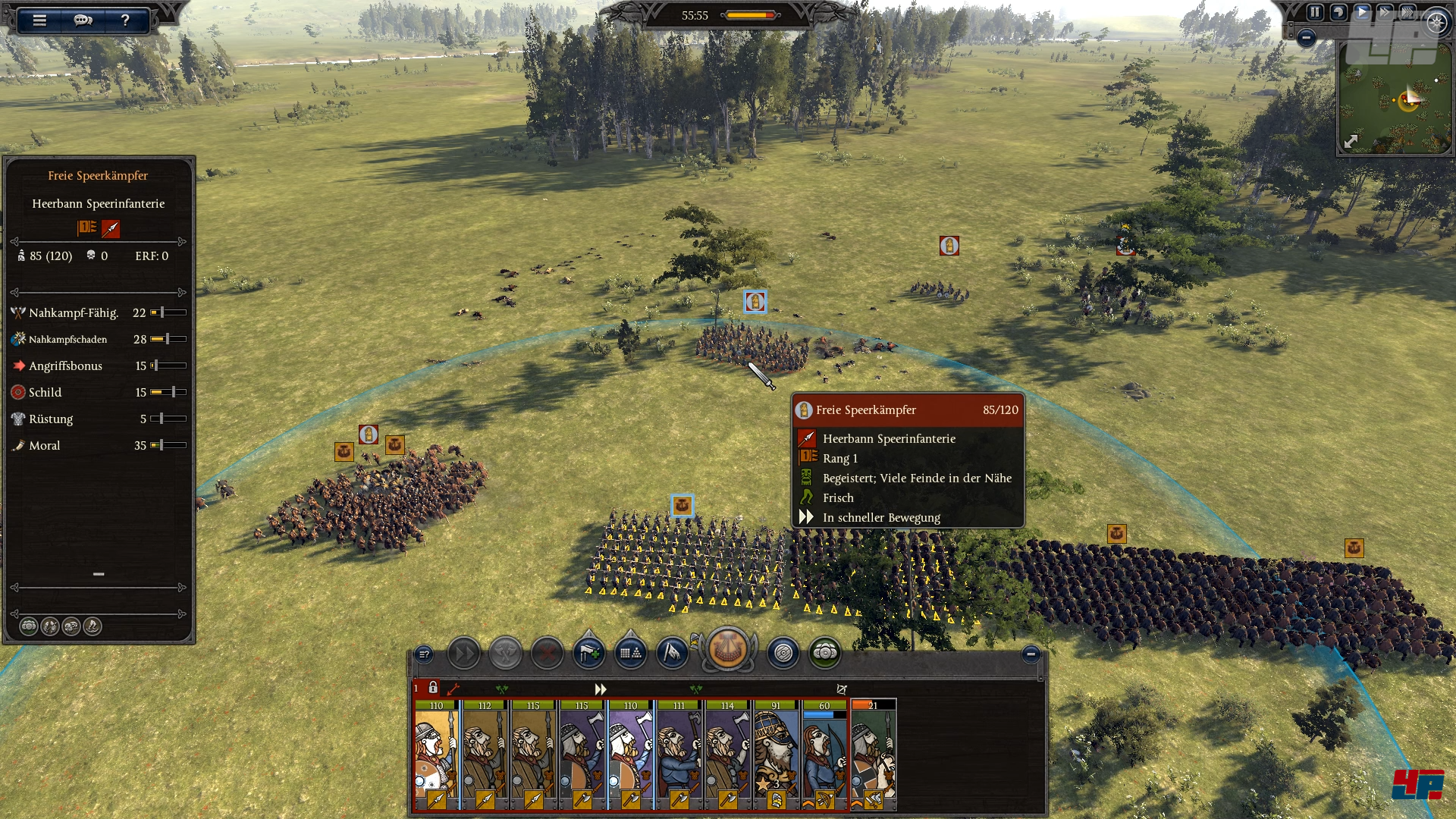This screenshot has width=1456, height=819.
Task: Open the group formations button
Action: click(630, 653)
